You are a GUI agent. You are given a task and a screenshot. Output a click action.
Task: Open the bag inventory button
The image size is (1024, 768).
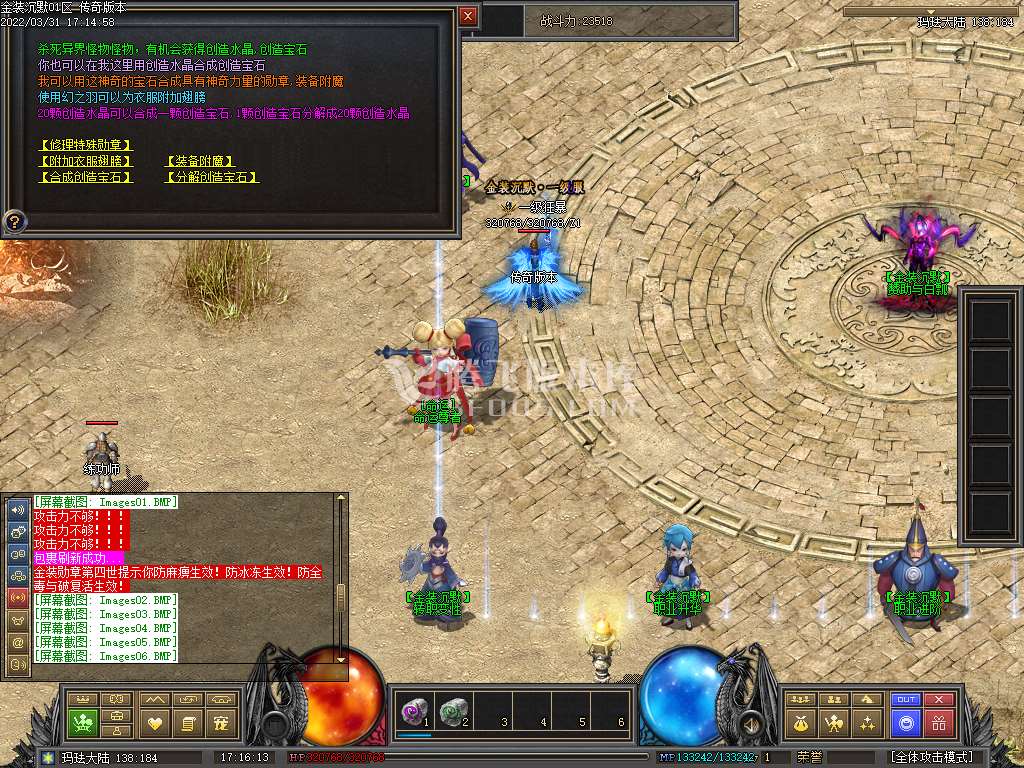[x=802, y=722]
